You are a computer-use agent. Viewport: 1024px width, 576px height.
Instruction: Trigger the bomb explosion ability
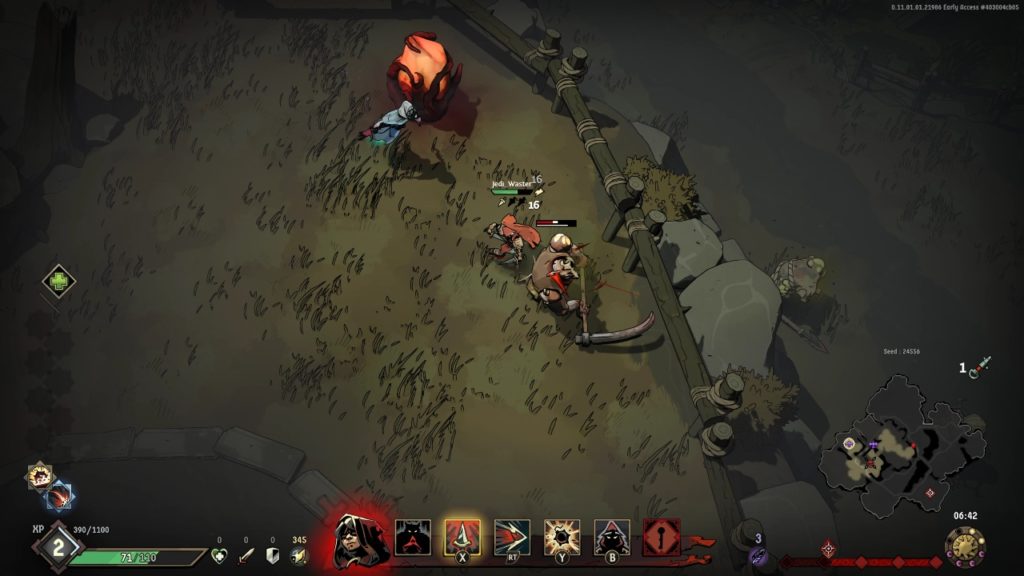561,538
